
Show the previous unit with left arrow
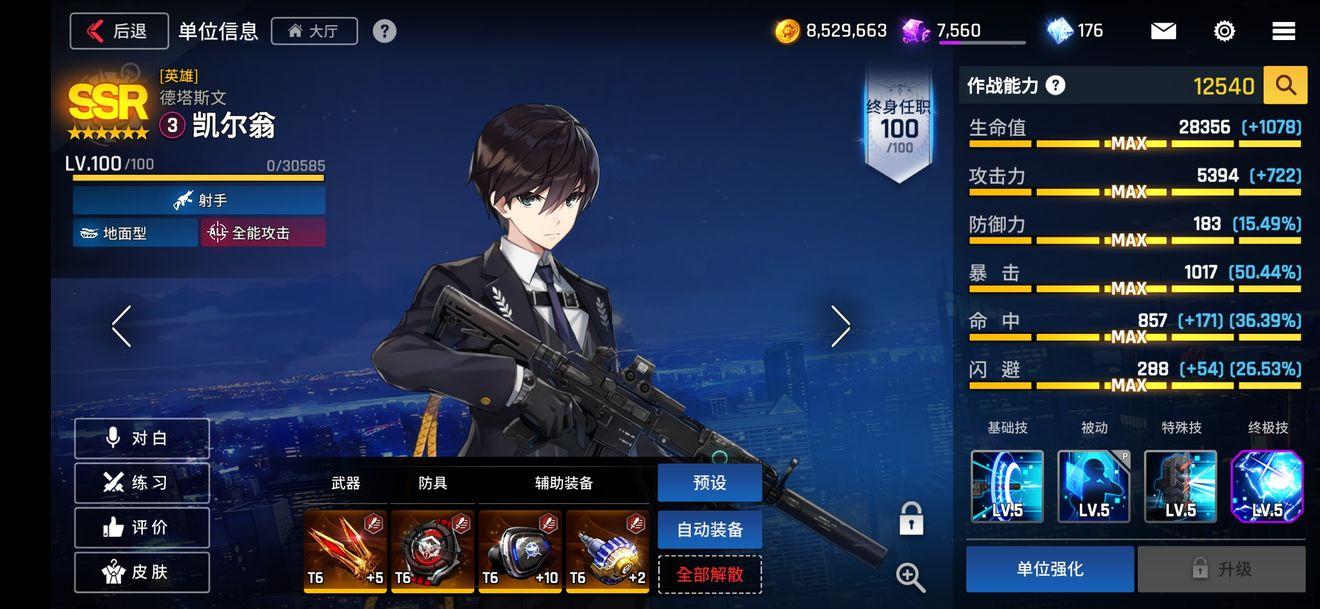point(122,326)
